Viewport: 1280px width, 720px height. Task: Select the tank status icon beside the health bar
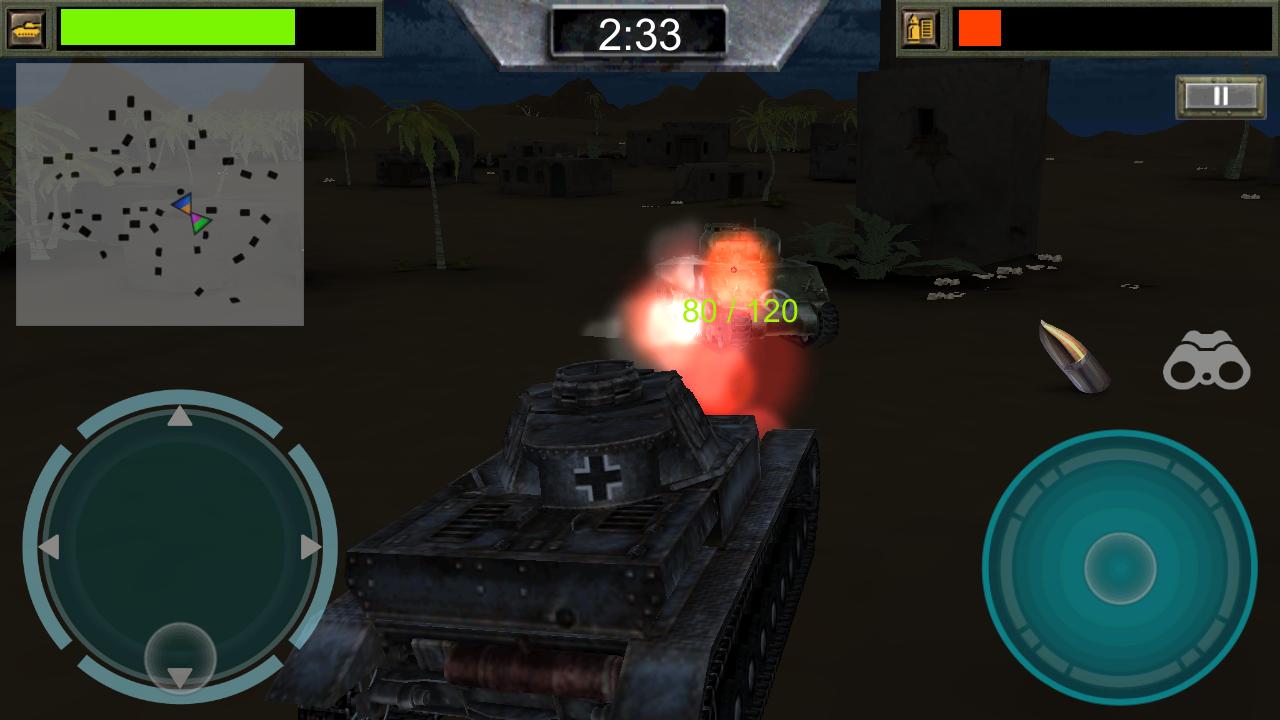[x=27, y=26]
